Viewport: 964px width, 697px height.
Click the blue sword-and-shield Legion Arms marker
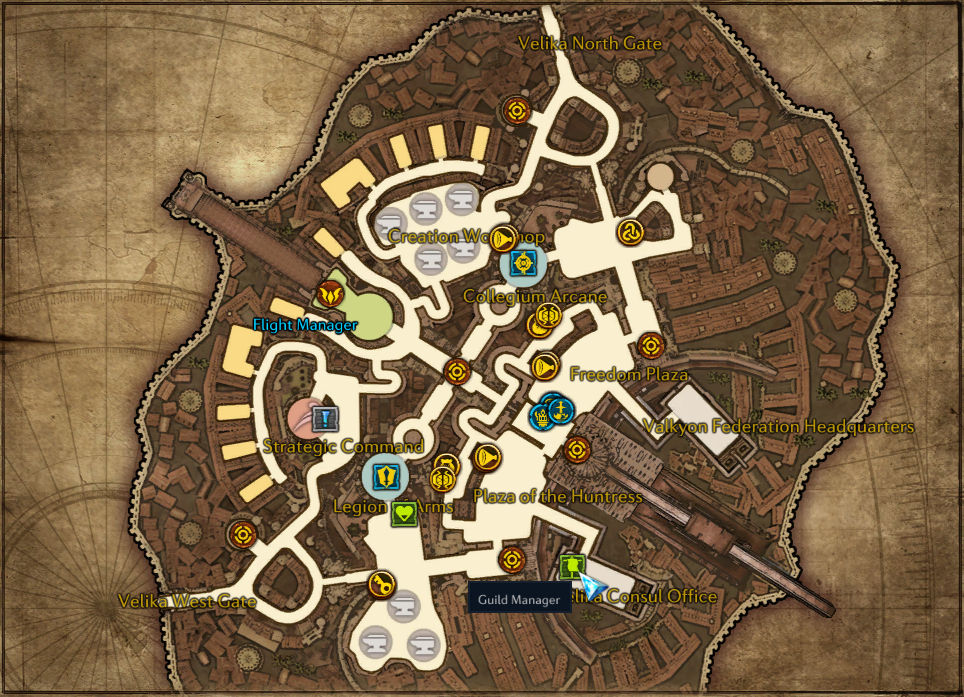[385, 475]
